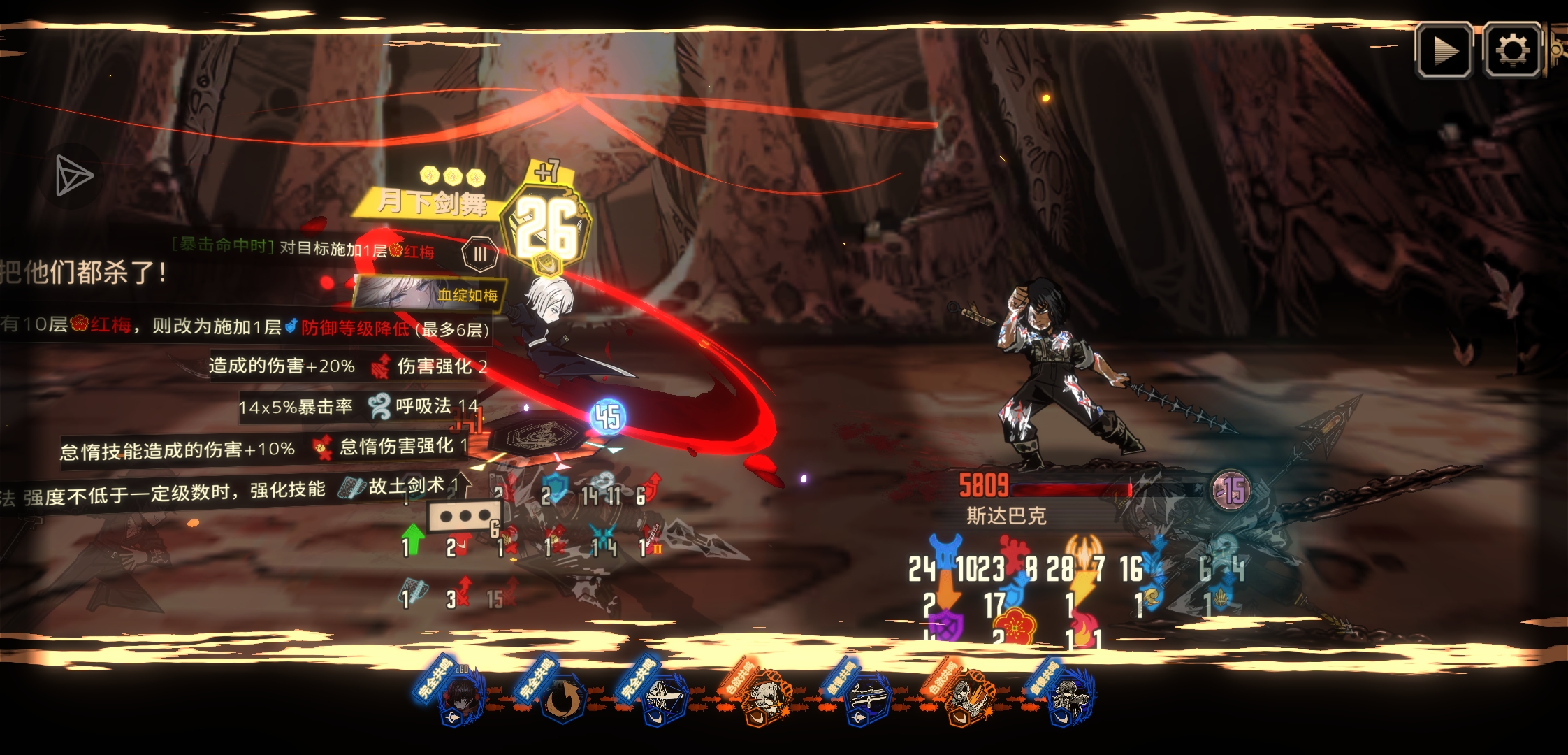Tap the translucent paper plane icon
Image resolution: width=1568 pixels, height=755 pixels.
click(73, 175)
